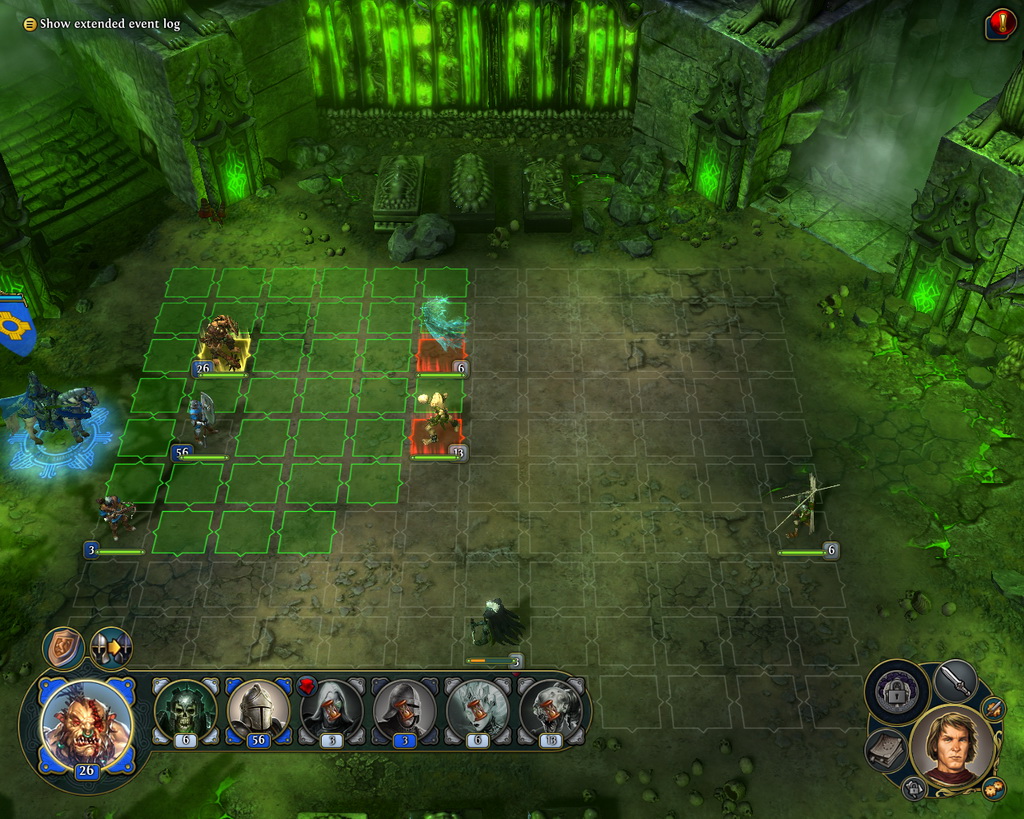Select the hooded portrait marked with red gem
This screenshot has width=1024, height=819.
(x=331, y=710)
